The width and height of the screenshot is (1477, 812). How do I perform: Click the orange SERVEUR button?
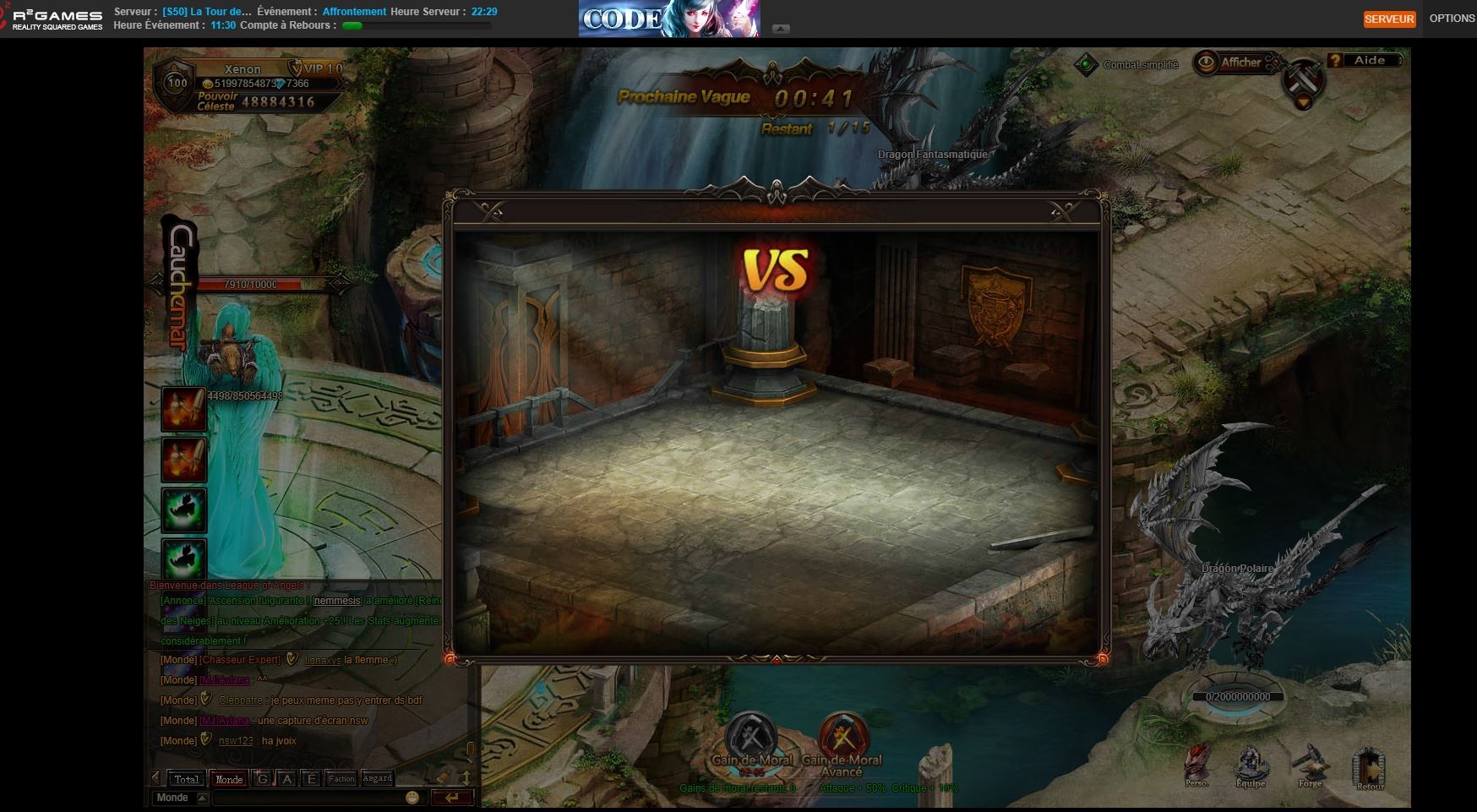1389,19
